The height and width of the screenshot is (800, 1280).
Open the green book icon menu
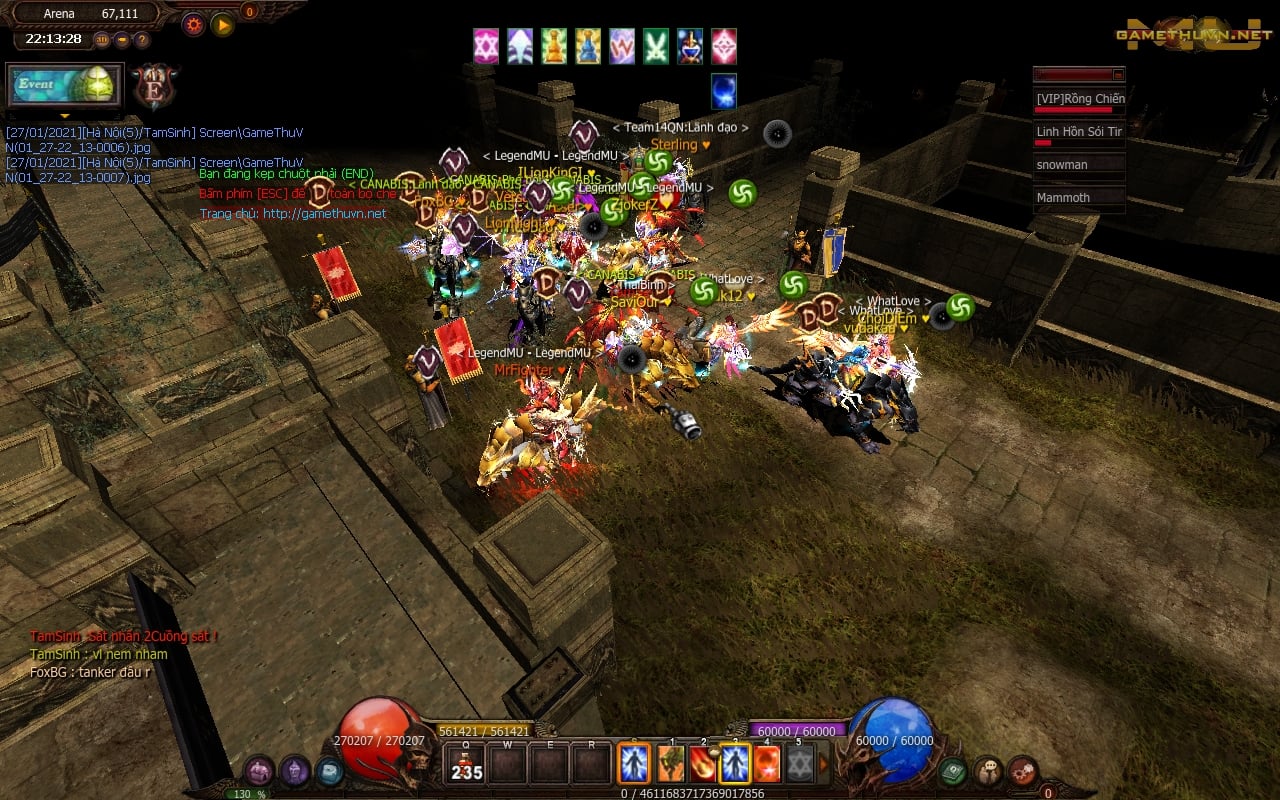click(x=952, y=770)
